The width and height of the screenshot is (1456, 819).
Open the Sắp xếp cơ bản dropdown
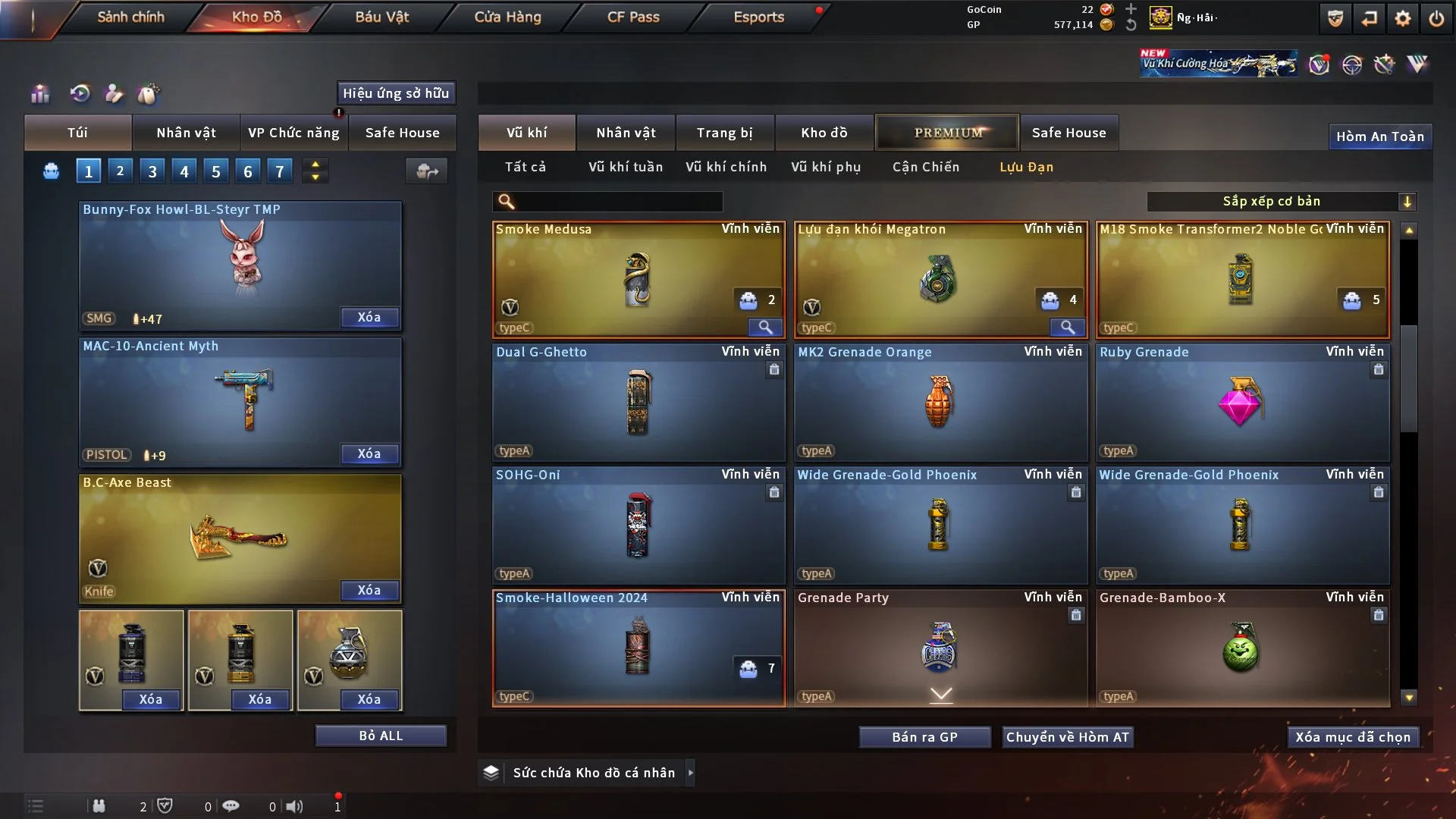coord(1281,201)
